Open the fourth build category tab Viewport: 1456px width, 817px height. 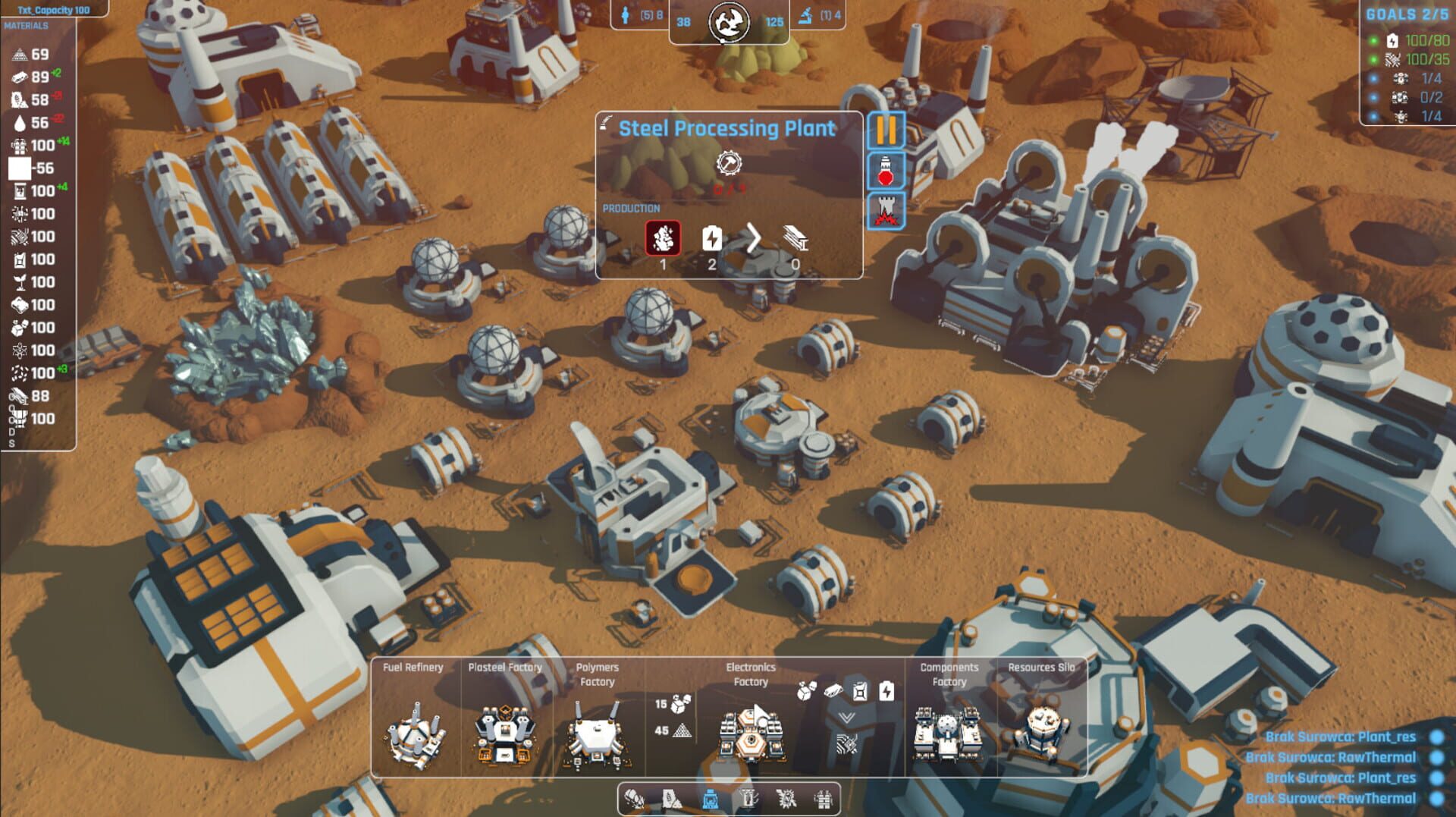(x=748, y=799)
